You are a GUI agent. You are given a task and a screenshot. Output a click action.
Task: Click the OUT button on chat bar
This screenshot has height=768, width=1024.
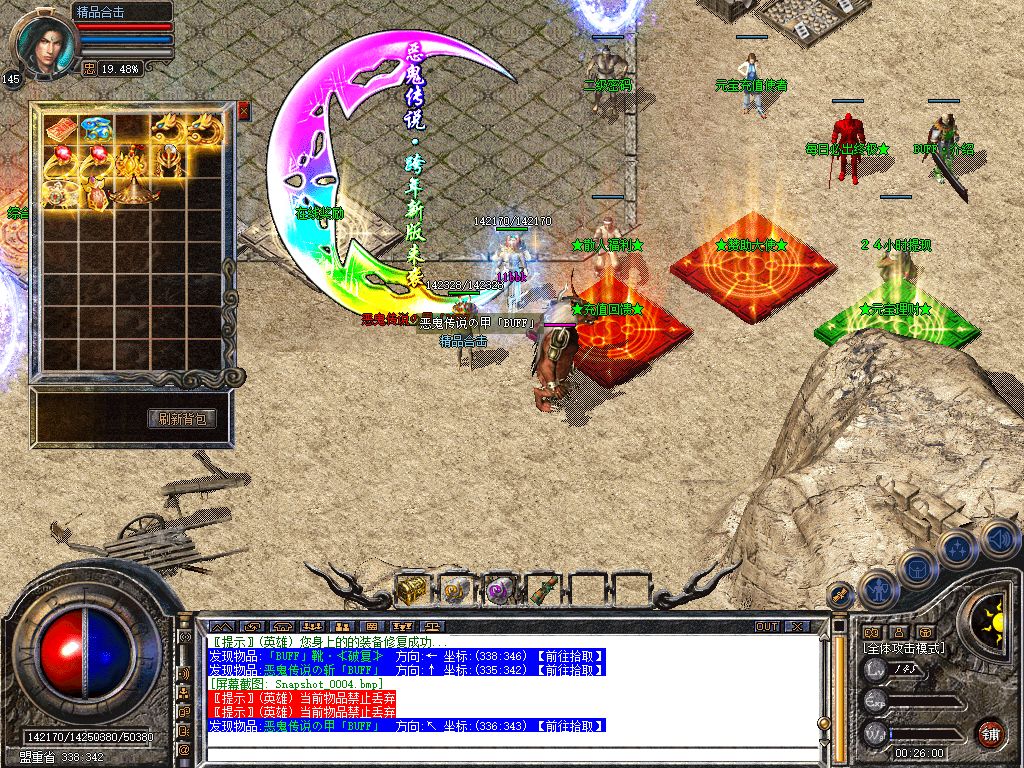pos(767,626)
